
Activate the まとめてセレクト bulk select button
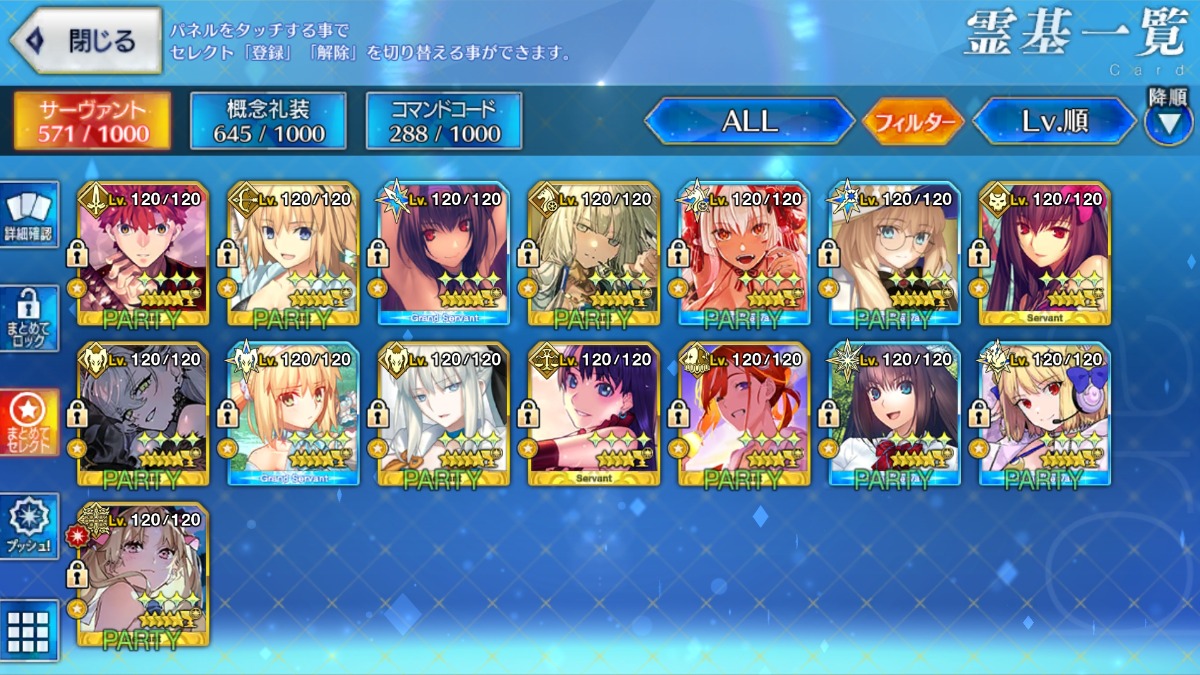pos(28,422)
